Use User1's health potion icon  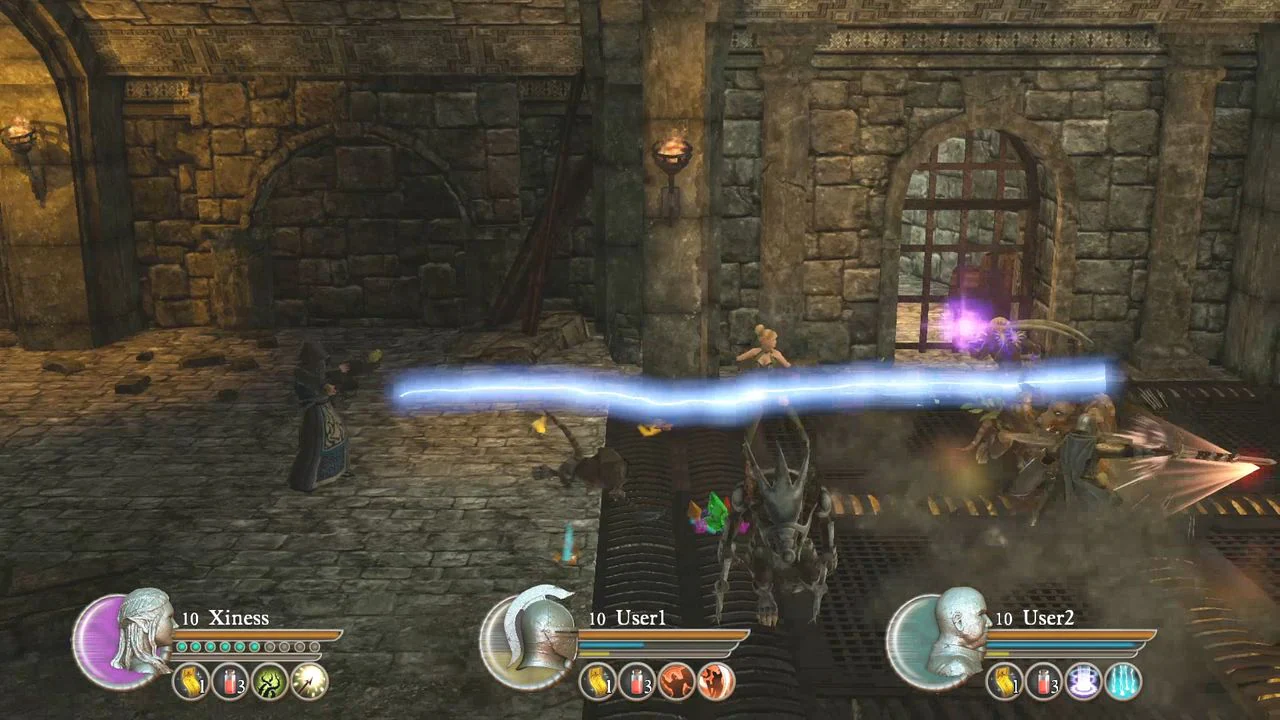point(638,683)
